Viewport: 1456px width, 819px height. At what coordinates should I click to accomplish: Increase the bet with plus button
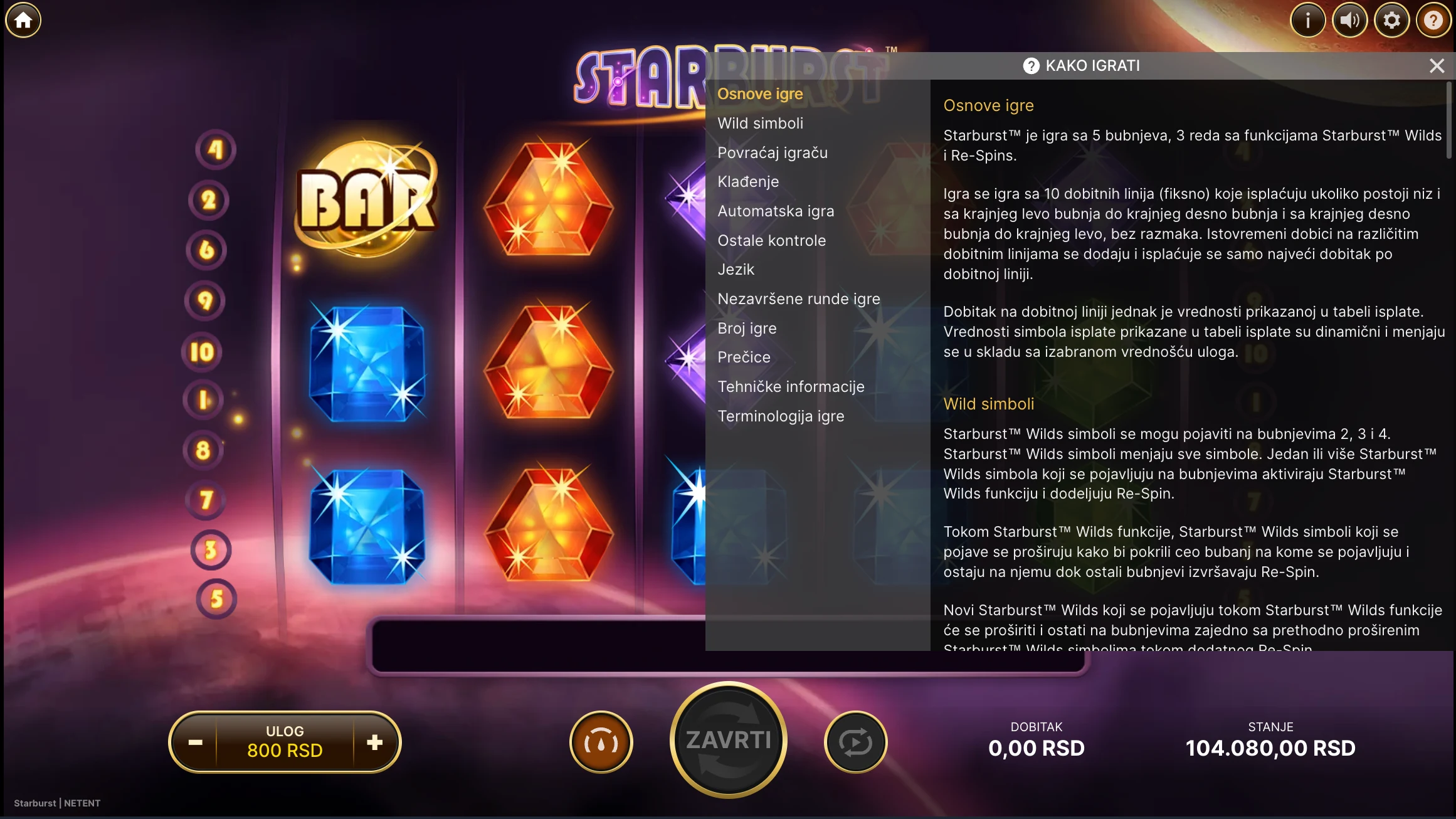coord(375,742)
